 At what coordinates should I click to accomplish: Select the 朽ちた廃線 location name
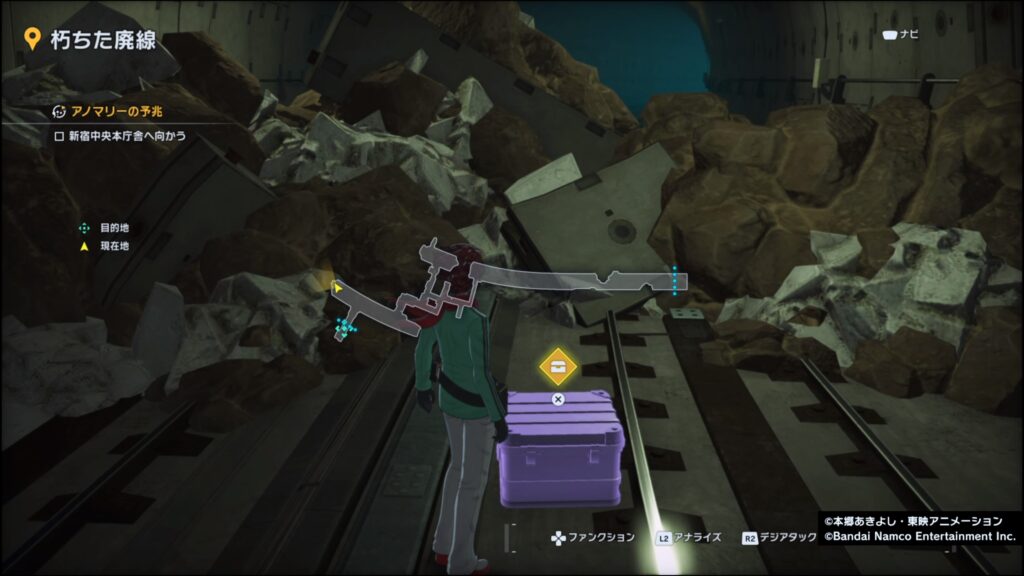tap(92, 38)
